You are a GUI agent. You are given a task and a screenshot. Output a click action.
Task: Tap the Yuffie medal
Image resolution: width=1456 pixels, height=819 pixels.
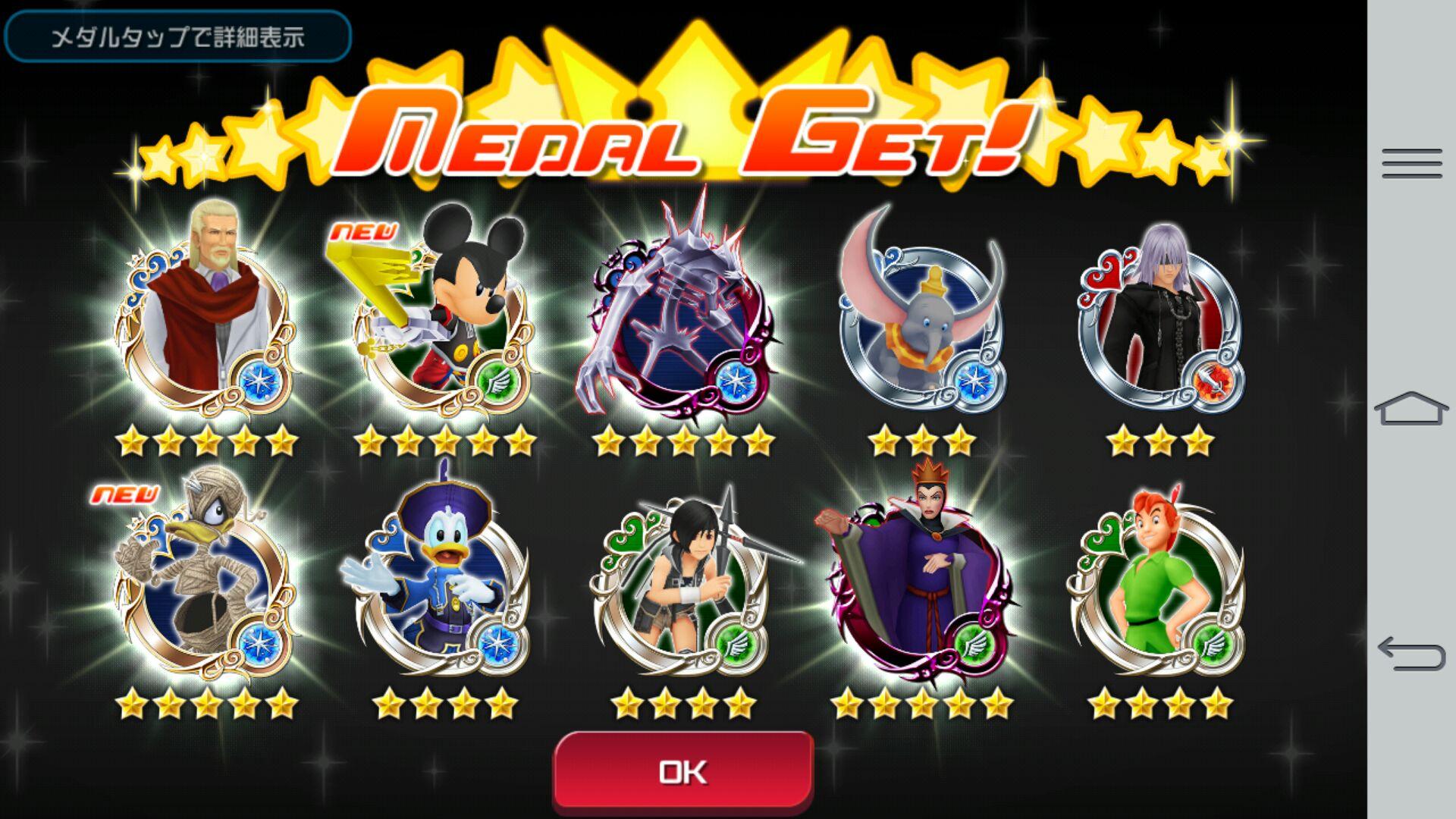pos(682,584)
